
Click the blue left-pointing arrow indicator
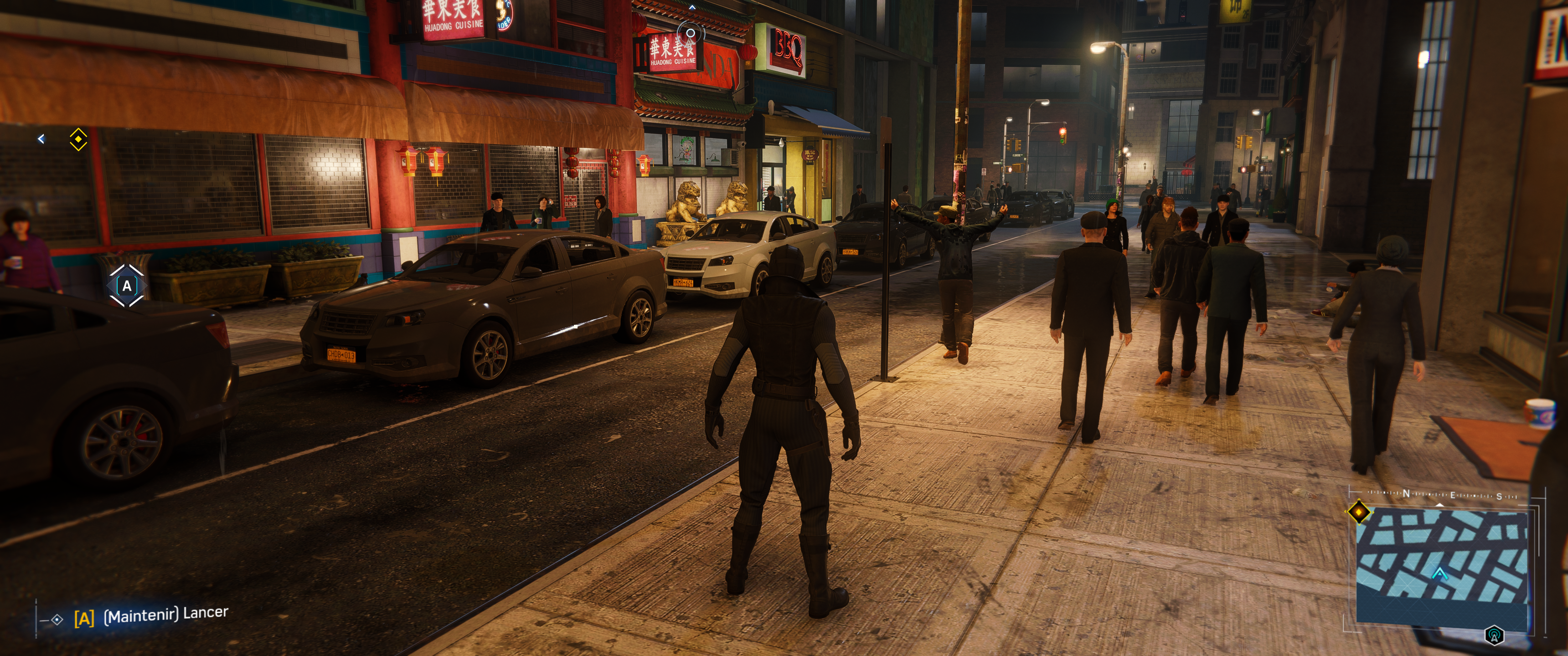click(41, 139)
